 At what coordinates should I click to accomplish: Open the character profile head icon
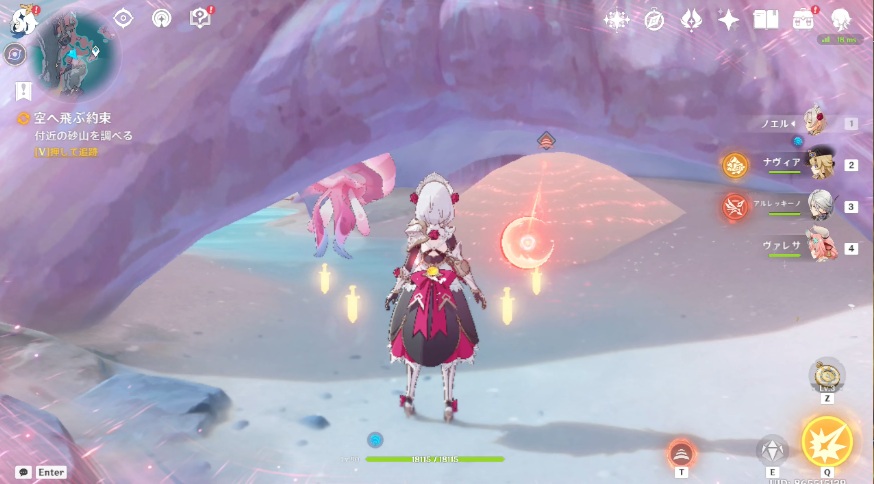(840, 20)
